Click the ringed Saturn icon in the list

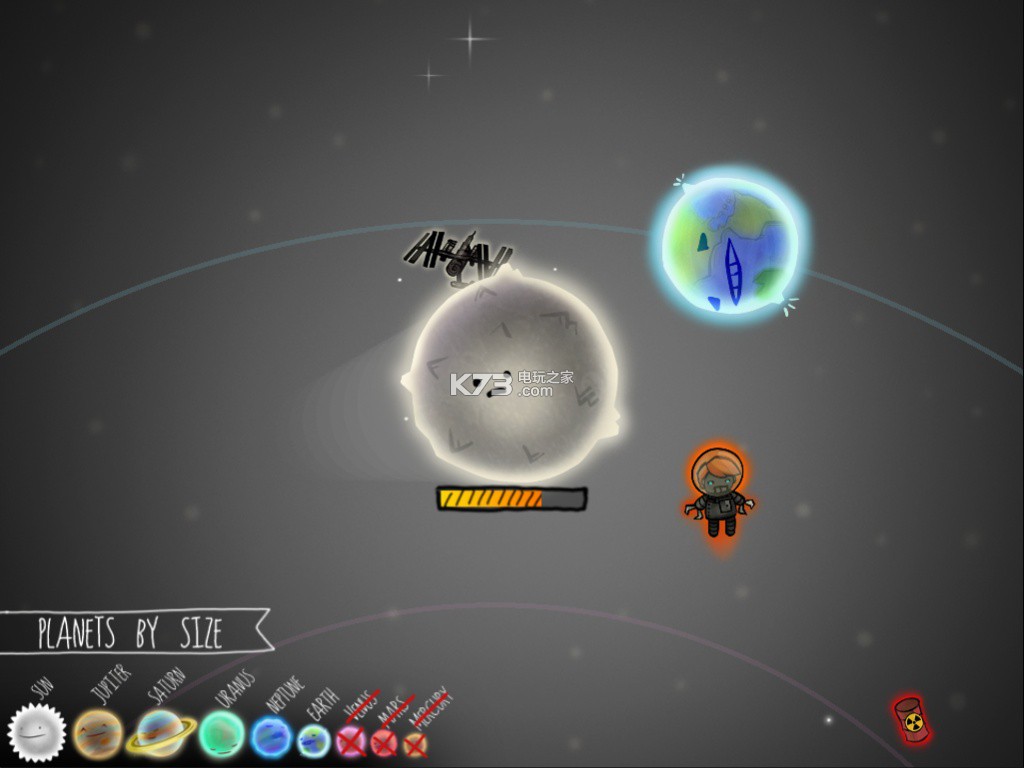click(160, 734)
